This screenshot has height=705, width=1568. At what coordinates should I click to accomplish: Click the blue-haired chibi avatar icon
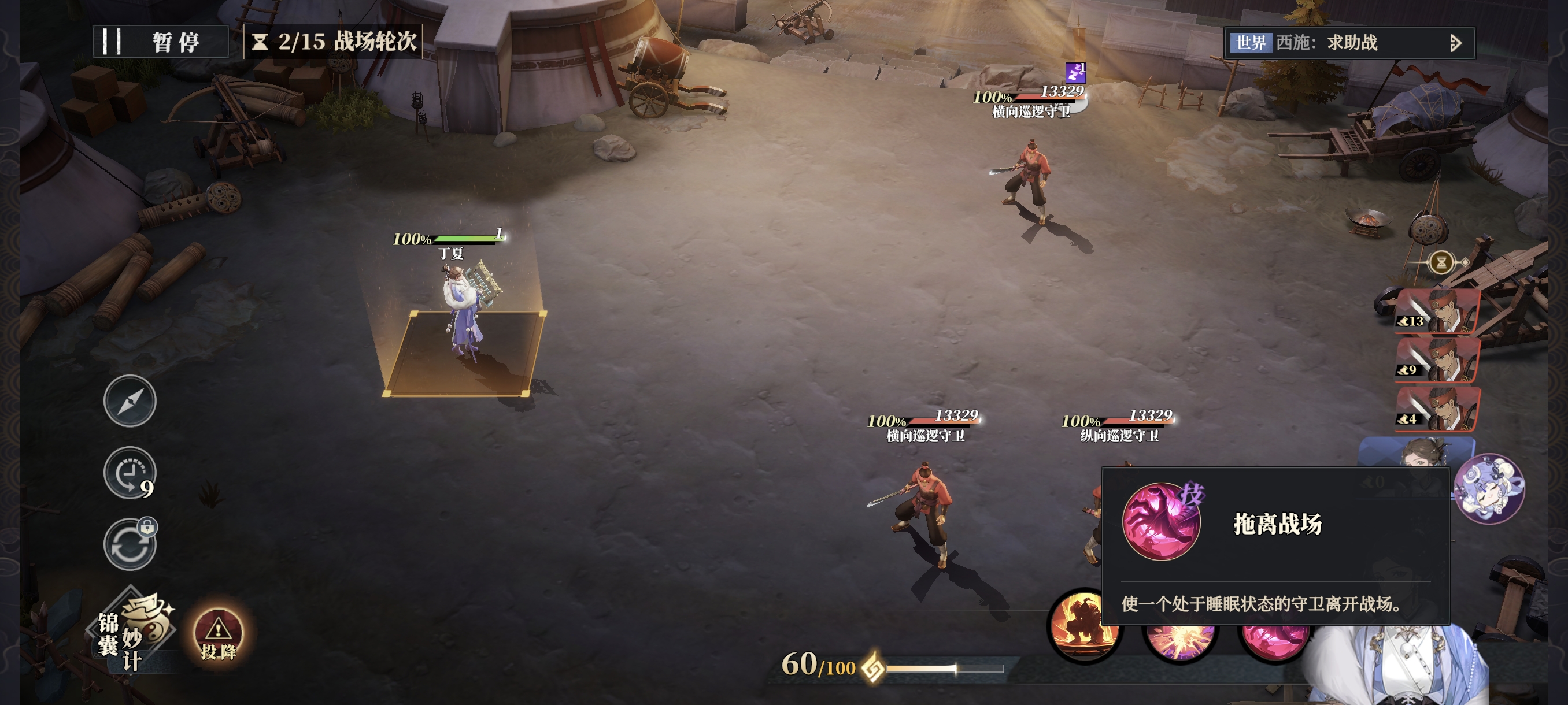[1488, 488]
